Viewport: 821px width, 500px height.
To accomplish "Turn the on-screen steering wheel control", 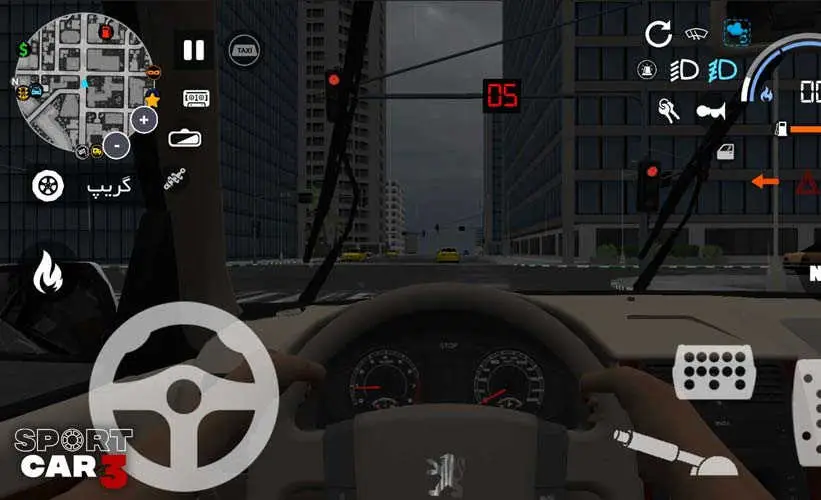I will (183, 389).
